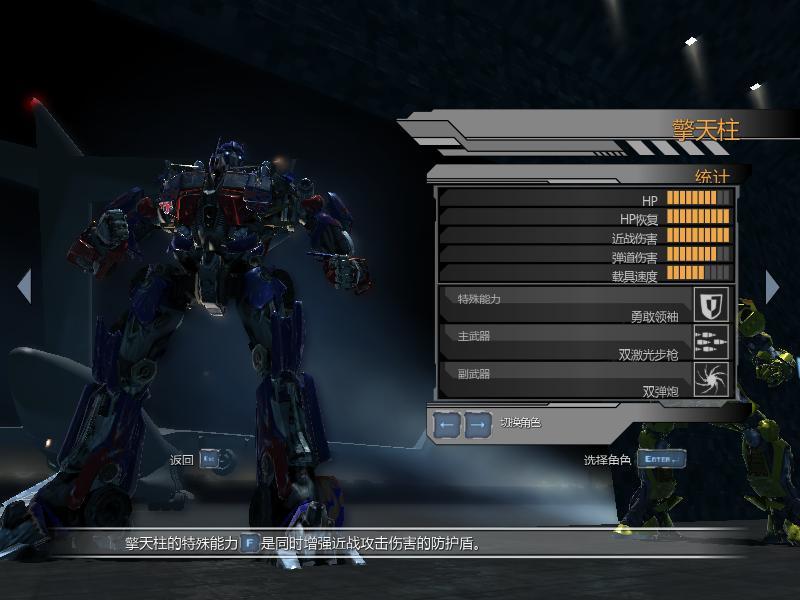Screen dimensions: 800x600
Task: Click the 双激光步枪 main weapon icon
Action: tap(712, 342)
